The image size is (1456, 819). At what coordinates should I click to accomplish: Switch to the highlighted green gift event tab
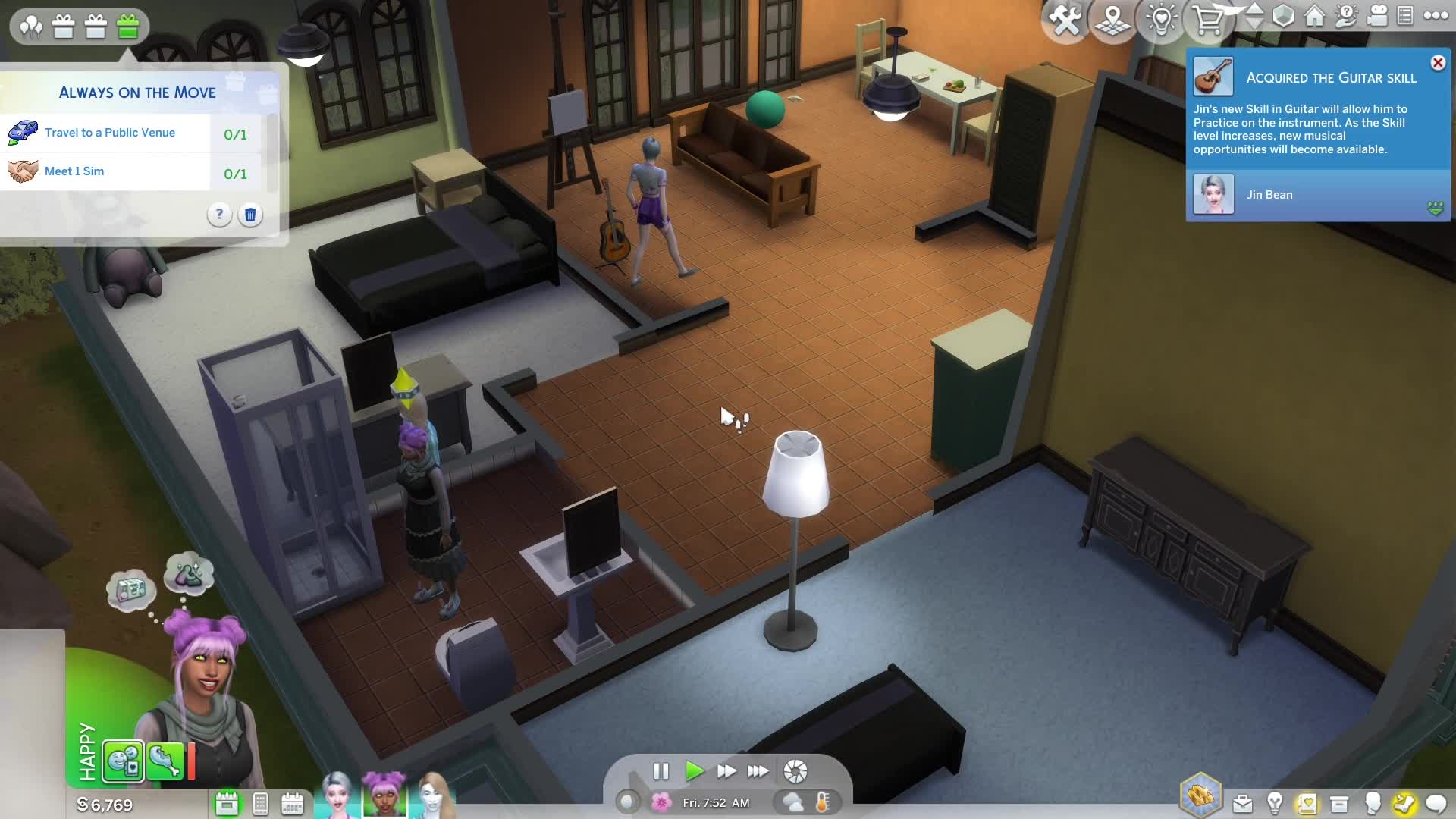pos(127,25)
